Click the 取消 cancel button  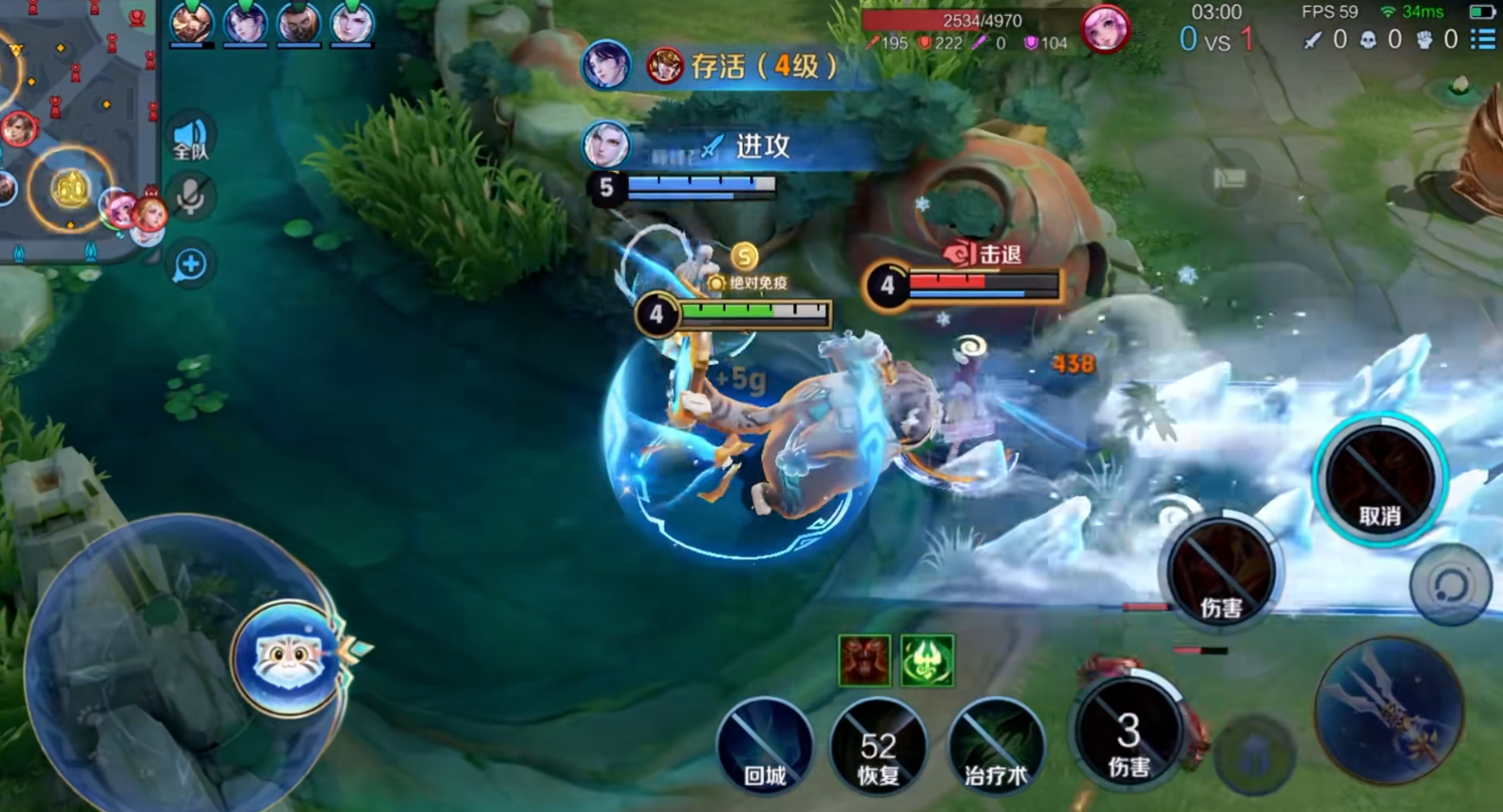(1379, 482)
